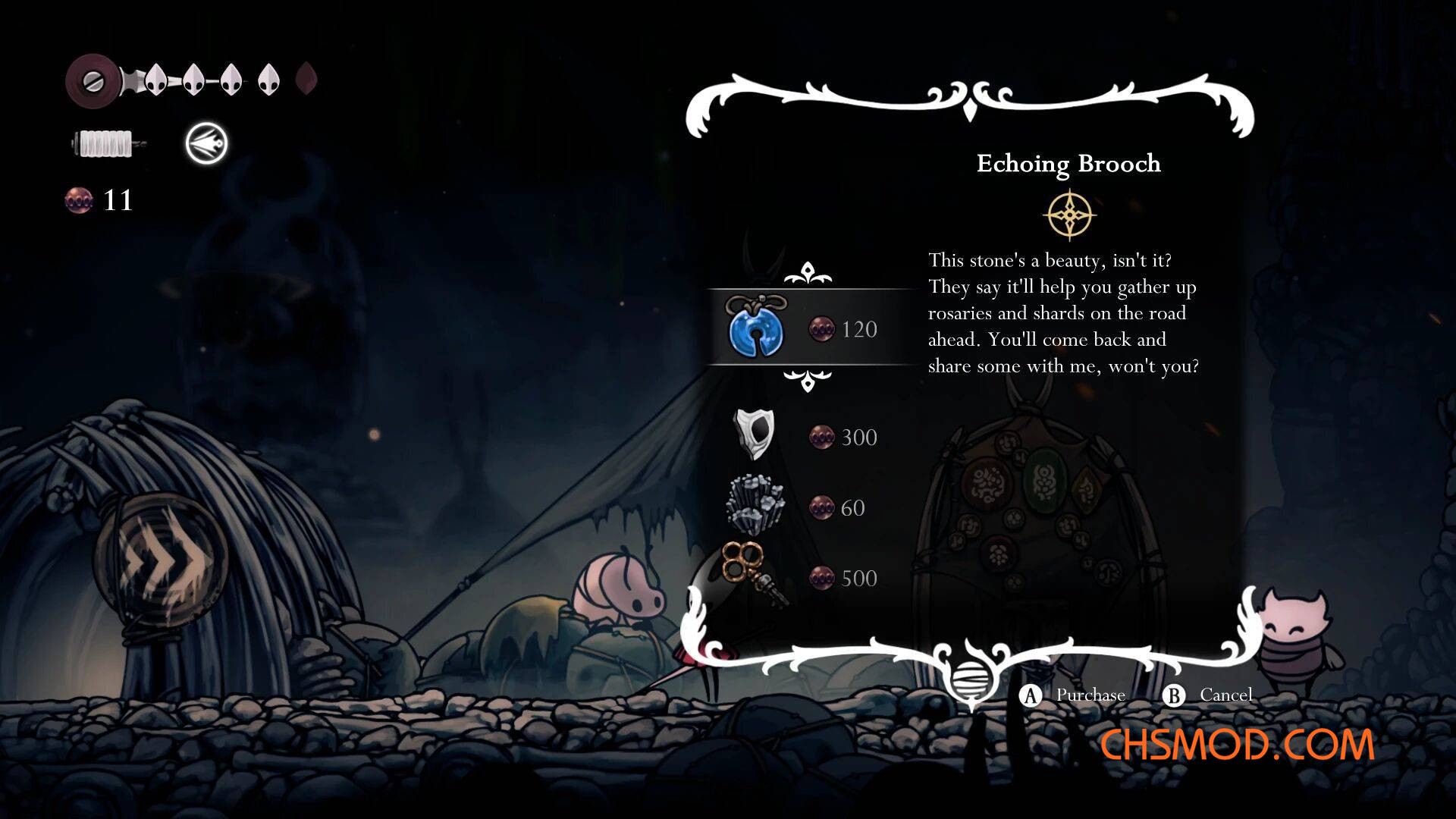Click the circular silk skill HUD icon

(206, 143)
